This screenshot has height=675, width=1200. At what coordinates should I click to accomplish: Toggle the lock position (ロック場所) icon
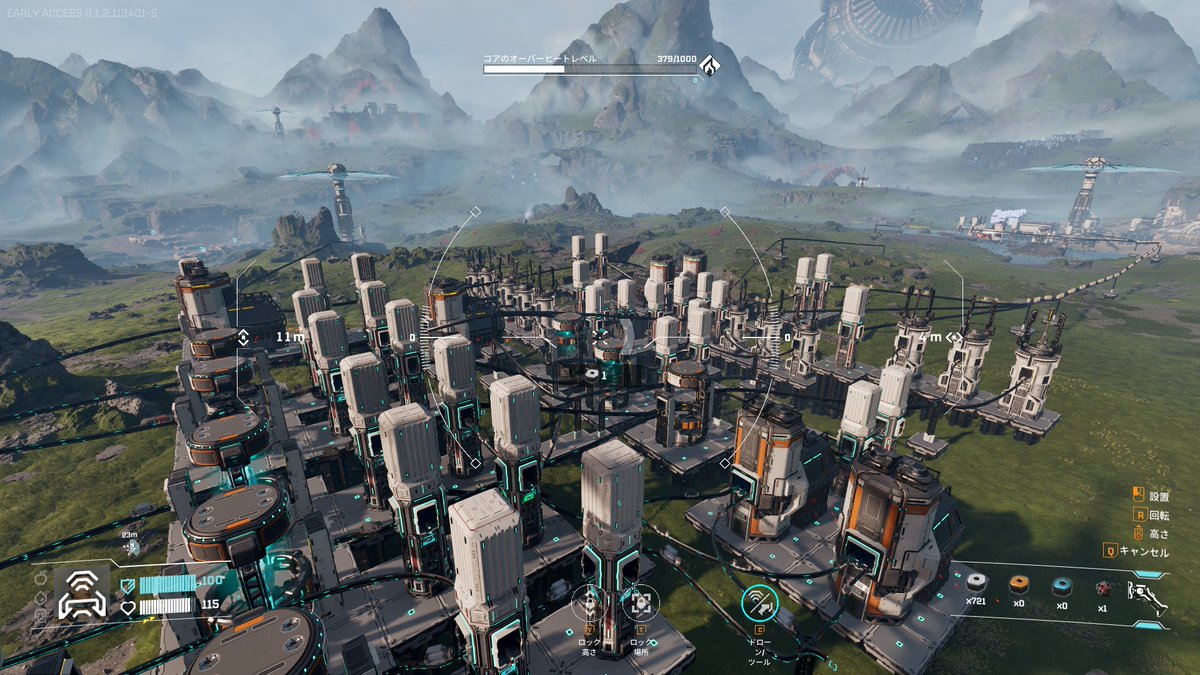click(x=640, y=605)
